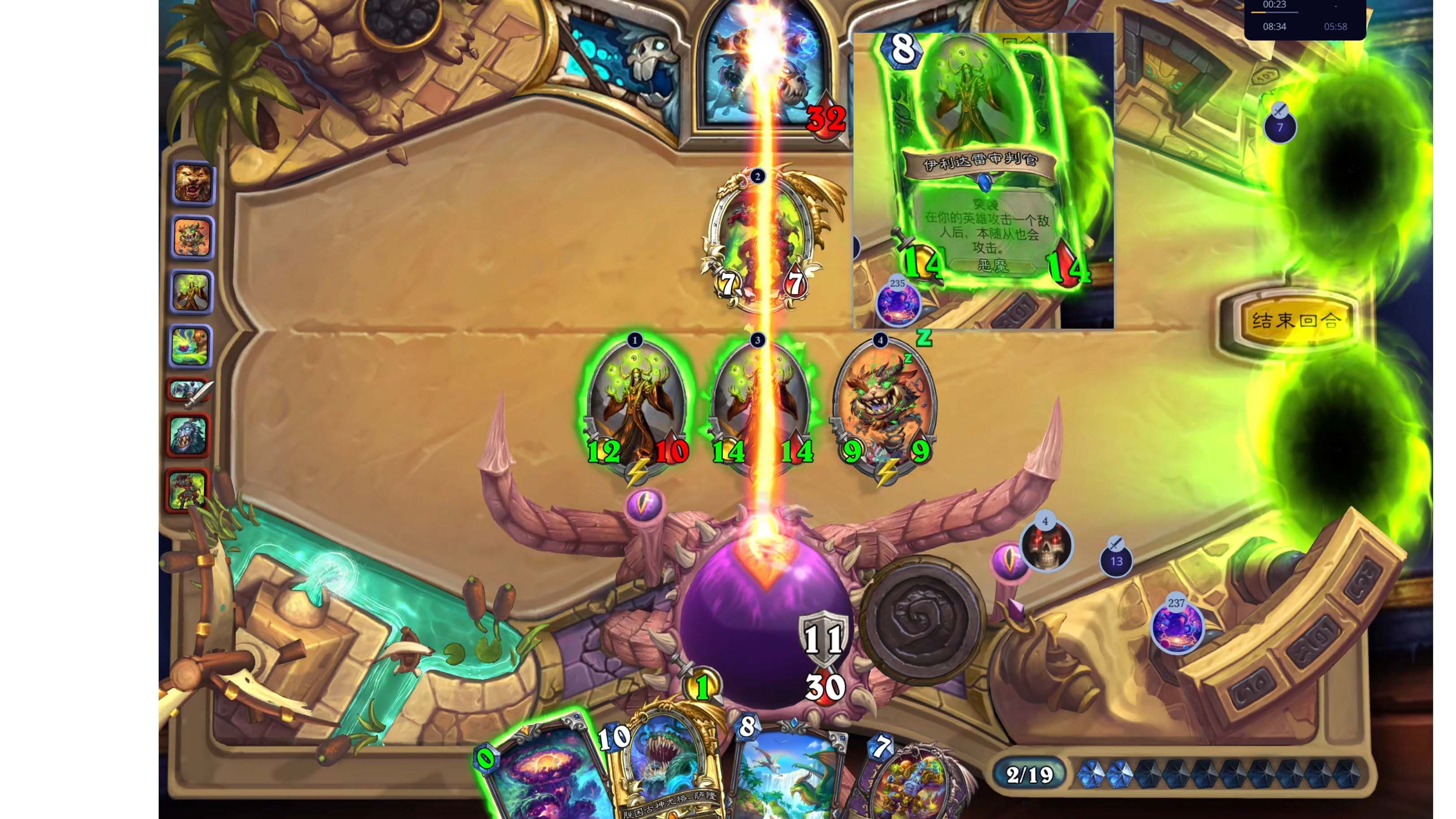View the blue gorilla history tile
This screenshot has width=1456, height=819.
(188, 436)
